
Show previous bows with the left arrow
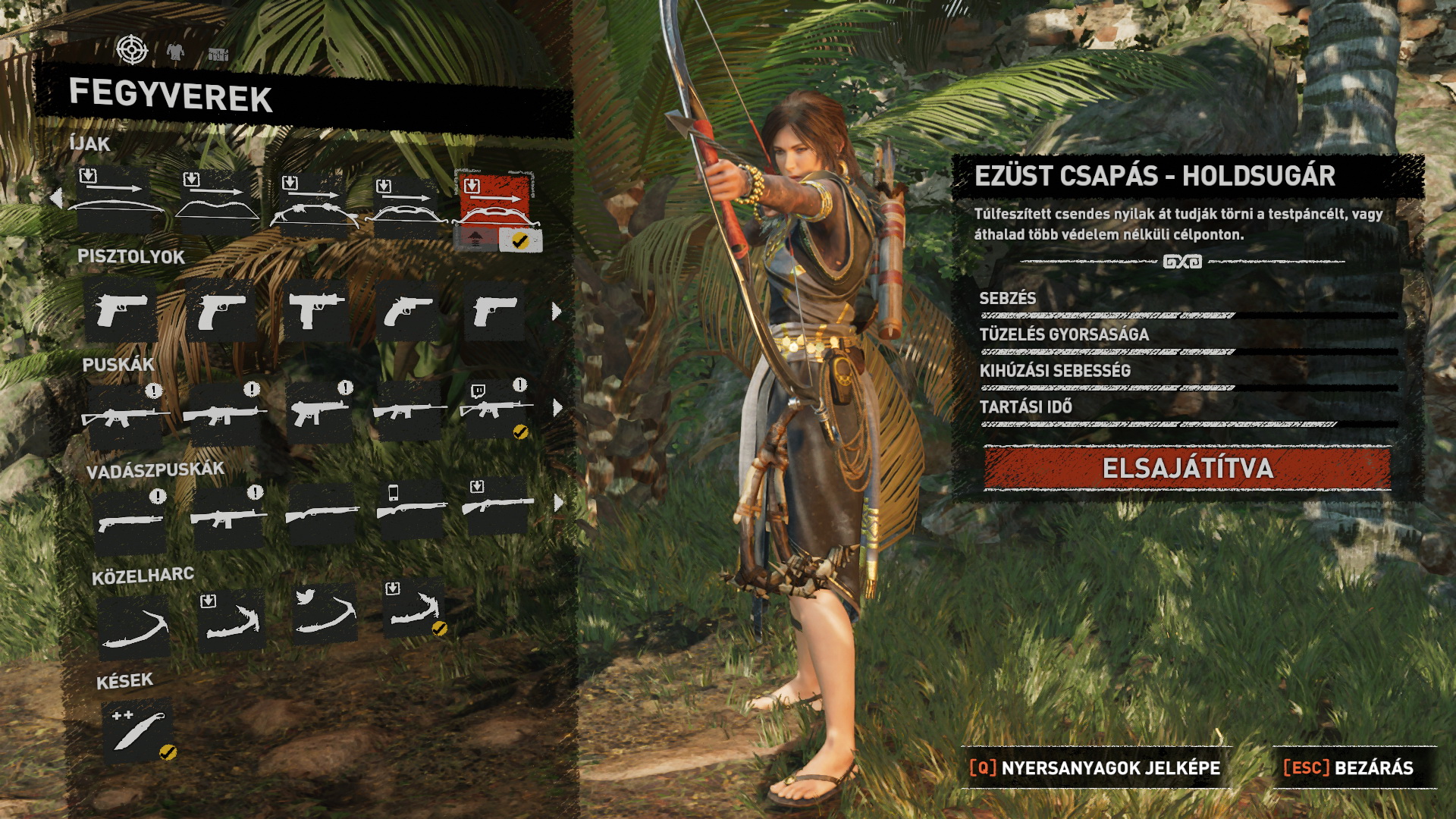point(55,198)
